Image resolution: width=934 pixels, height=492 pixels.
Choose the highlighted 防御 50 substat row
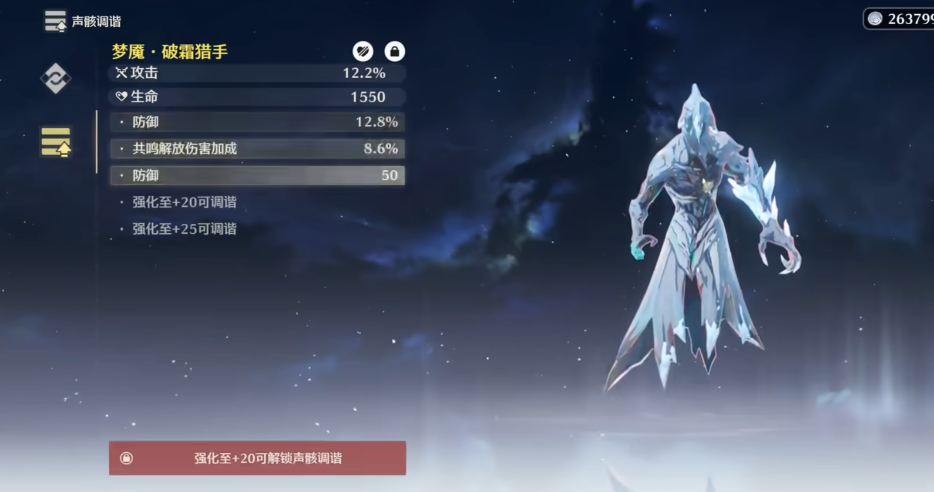(257, 175)
